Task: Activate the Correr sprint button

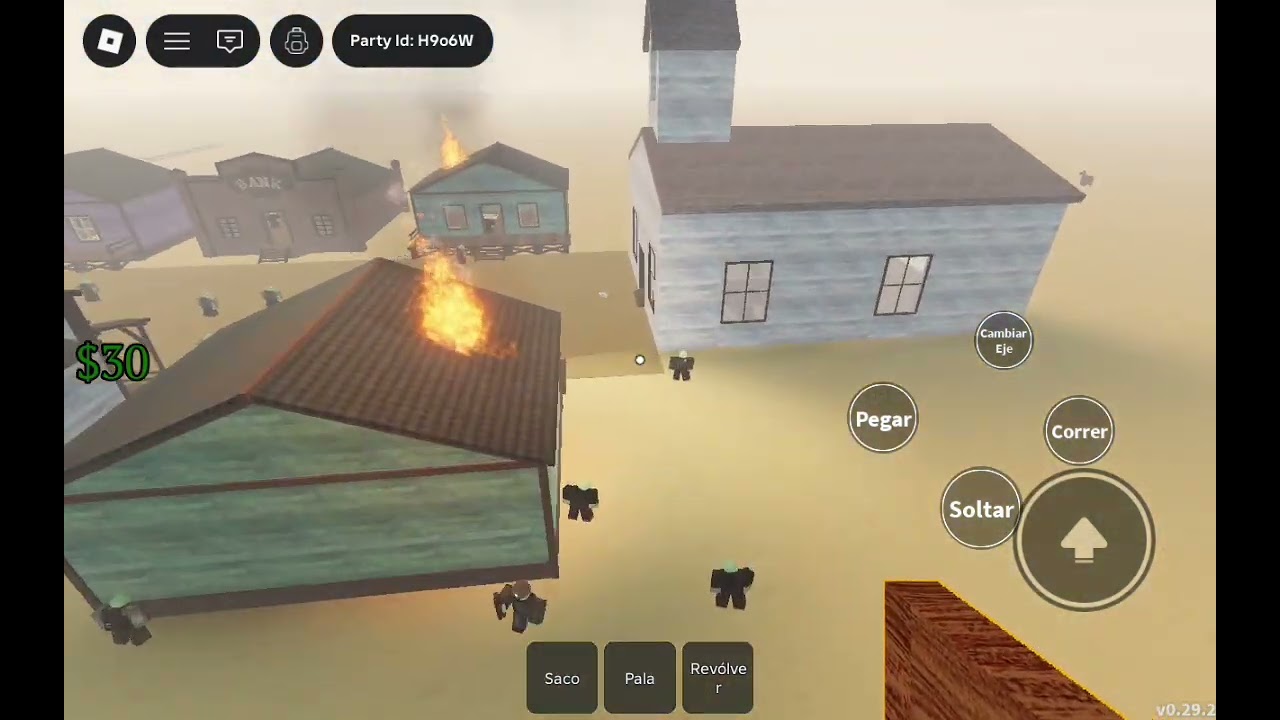Action: (x=1079, y=431)
